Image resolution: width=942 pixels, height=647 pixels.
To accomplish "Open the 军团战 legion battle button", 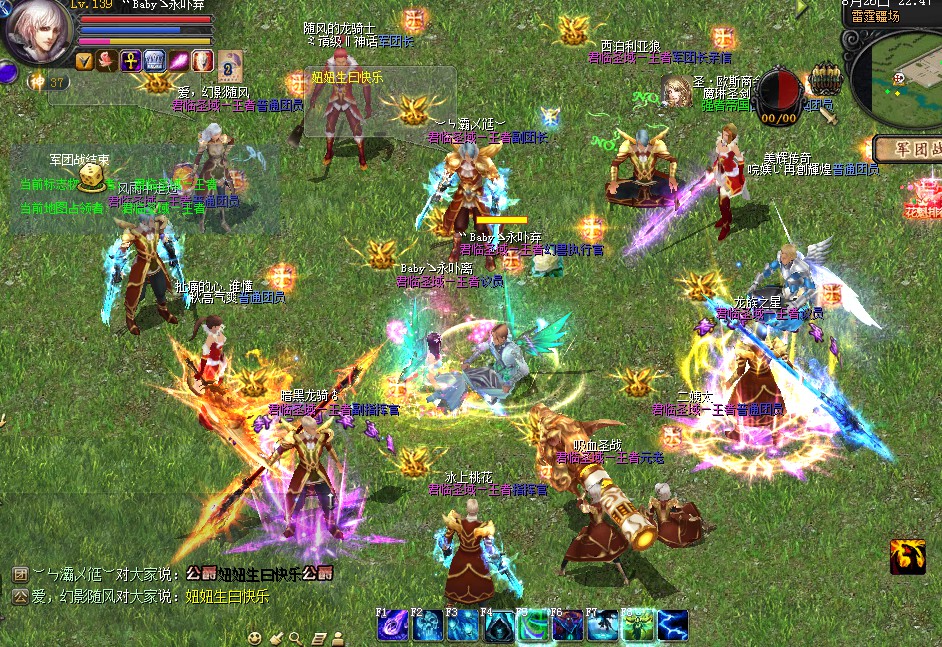I will click(908, 149).
